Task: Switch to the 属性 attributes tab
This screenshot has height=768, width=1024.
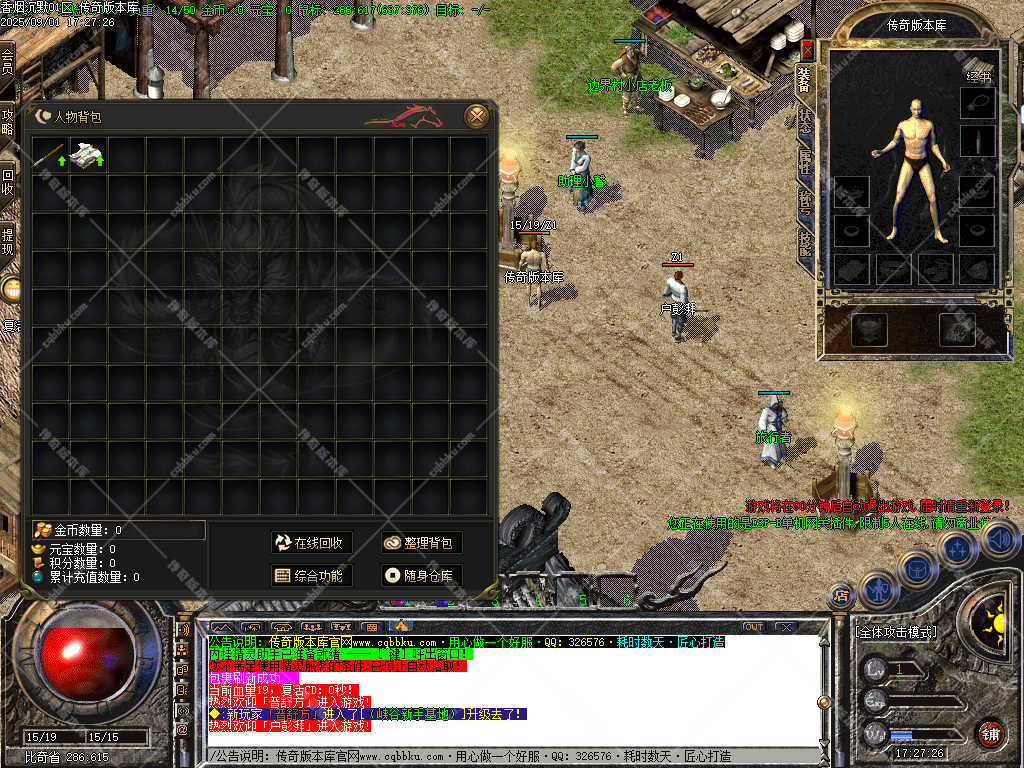Action: click(804, 160)
